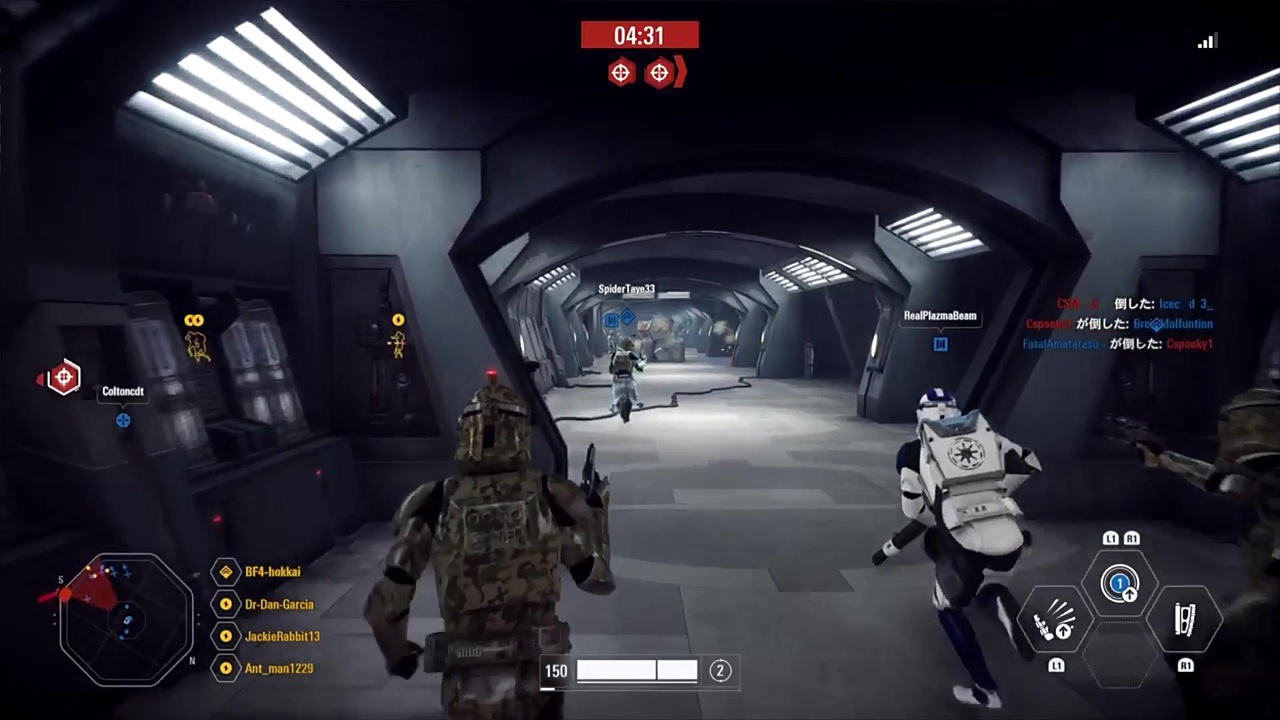Click the blue marker icon under RealPlazmaBeam's name

(940, 344)
